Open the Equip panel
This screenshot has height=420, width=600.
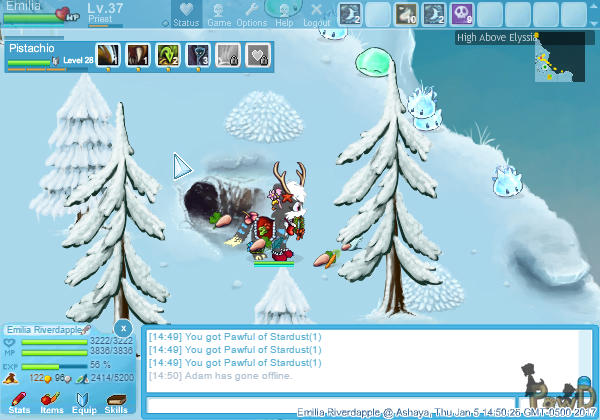pos(83,402)
